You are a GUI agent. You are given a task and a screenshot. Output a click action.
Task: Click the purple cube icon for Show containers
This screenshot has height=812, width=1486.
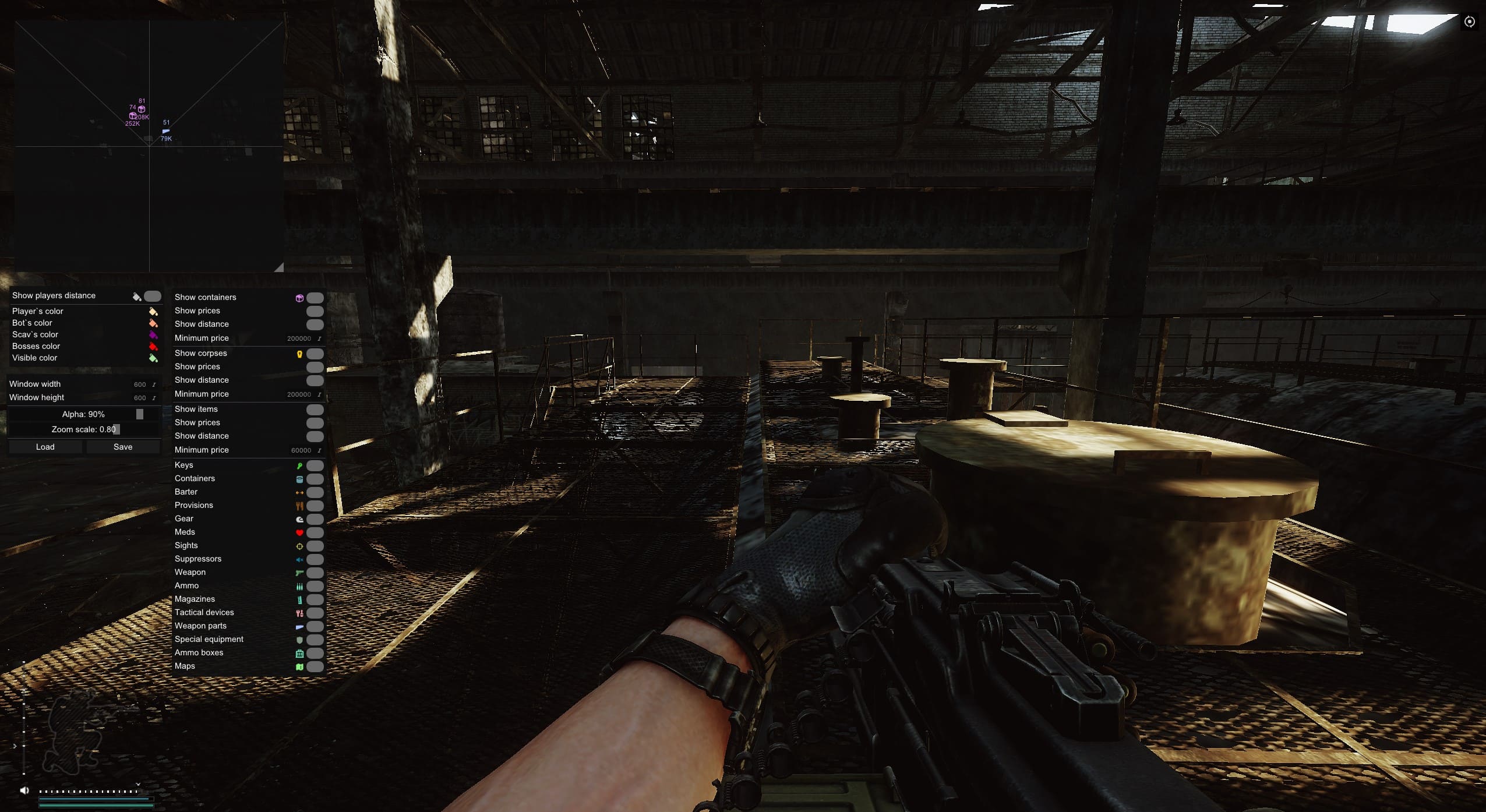[299, 298]
